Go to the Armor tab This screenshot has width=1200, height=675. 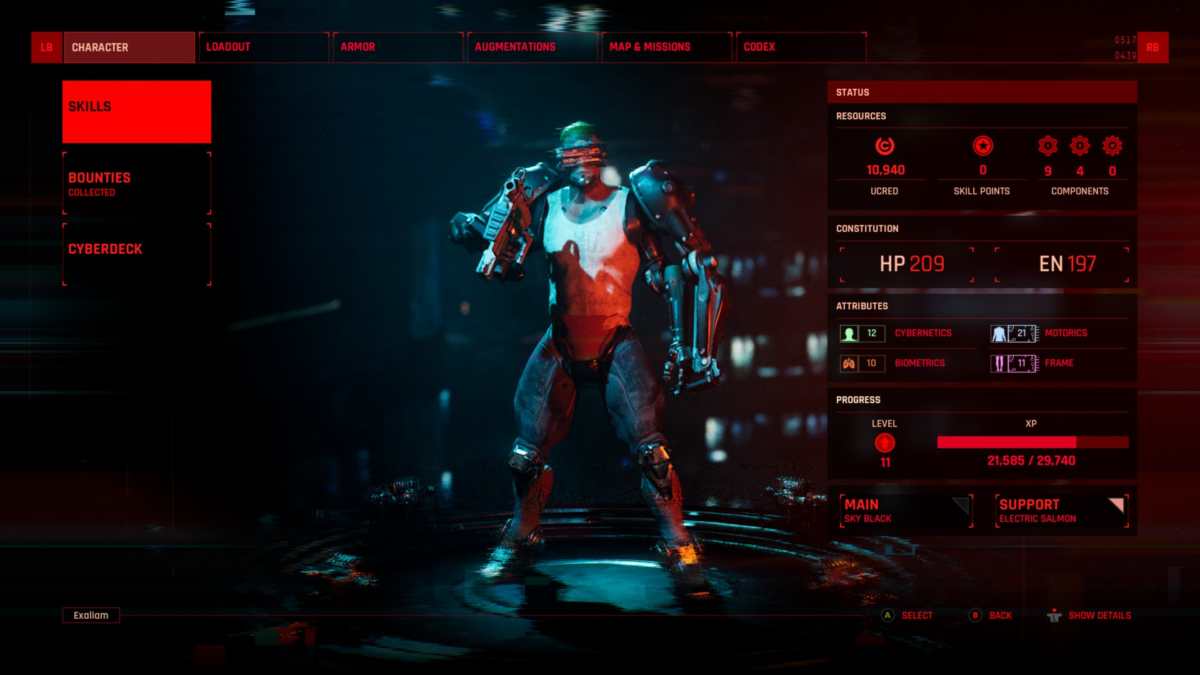(x=398, y=47)
